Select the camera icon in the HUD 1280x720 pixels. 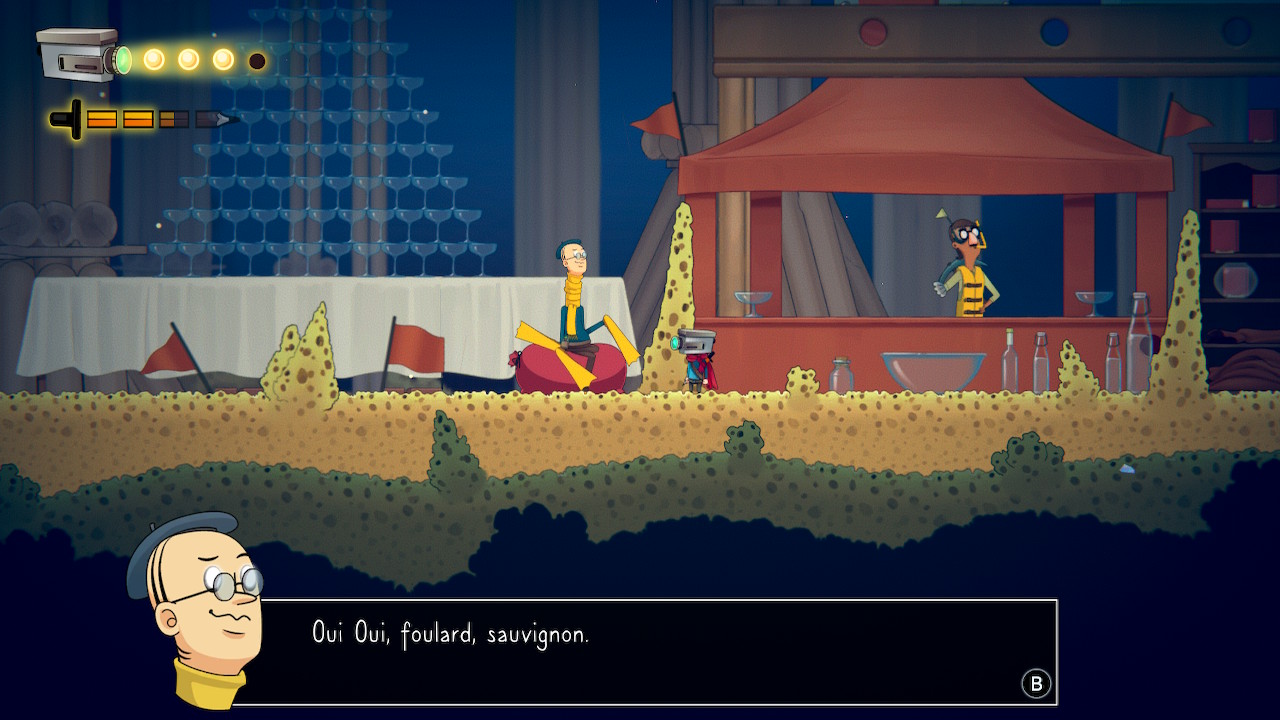coord(78,55)
